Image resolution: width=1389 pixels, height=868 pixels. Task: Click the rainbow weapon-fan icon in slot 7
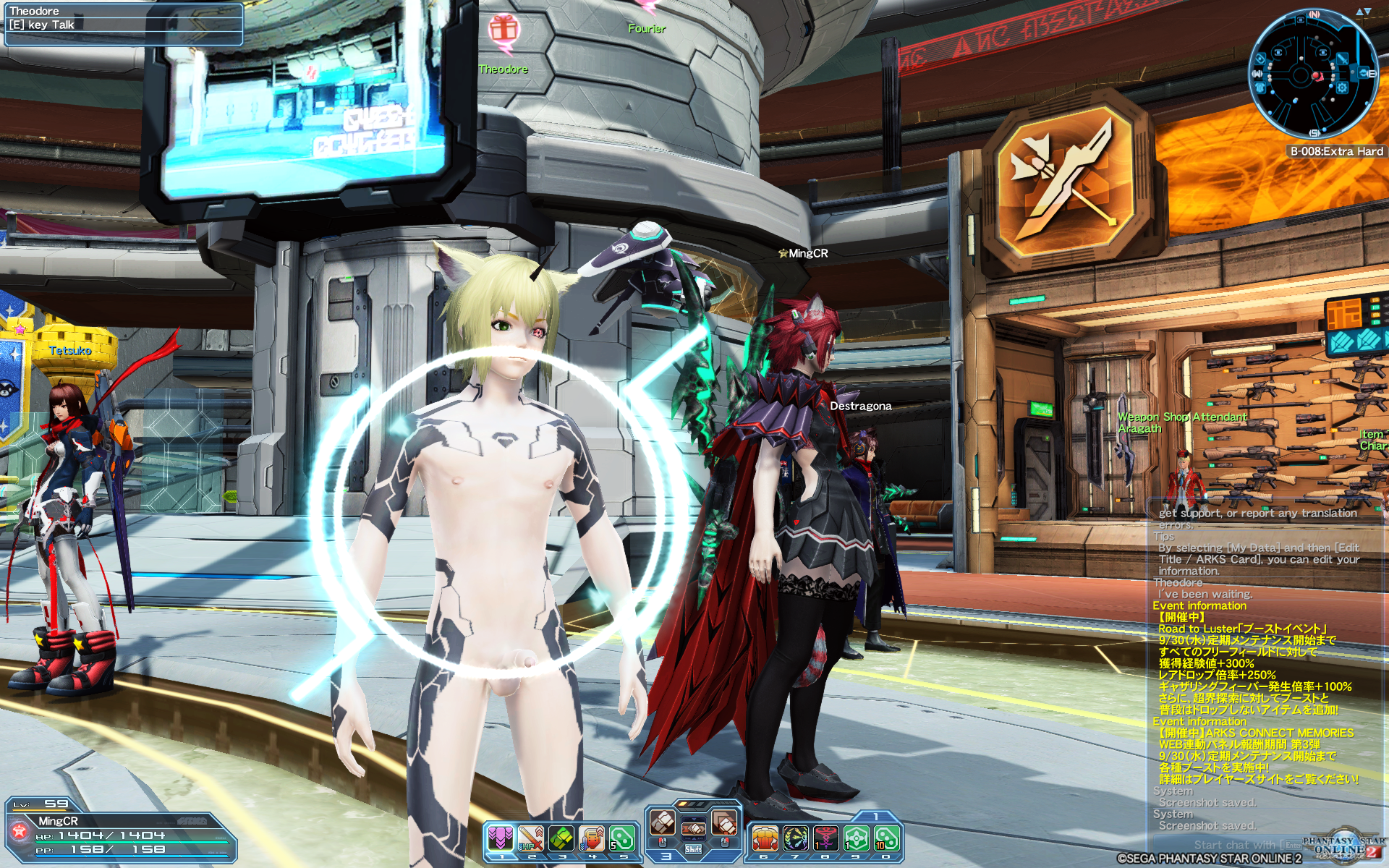pyautogui.click(x=797, y=838)
